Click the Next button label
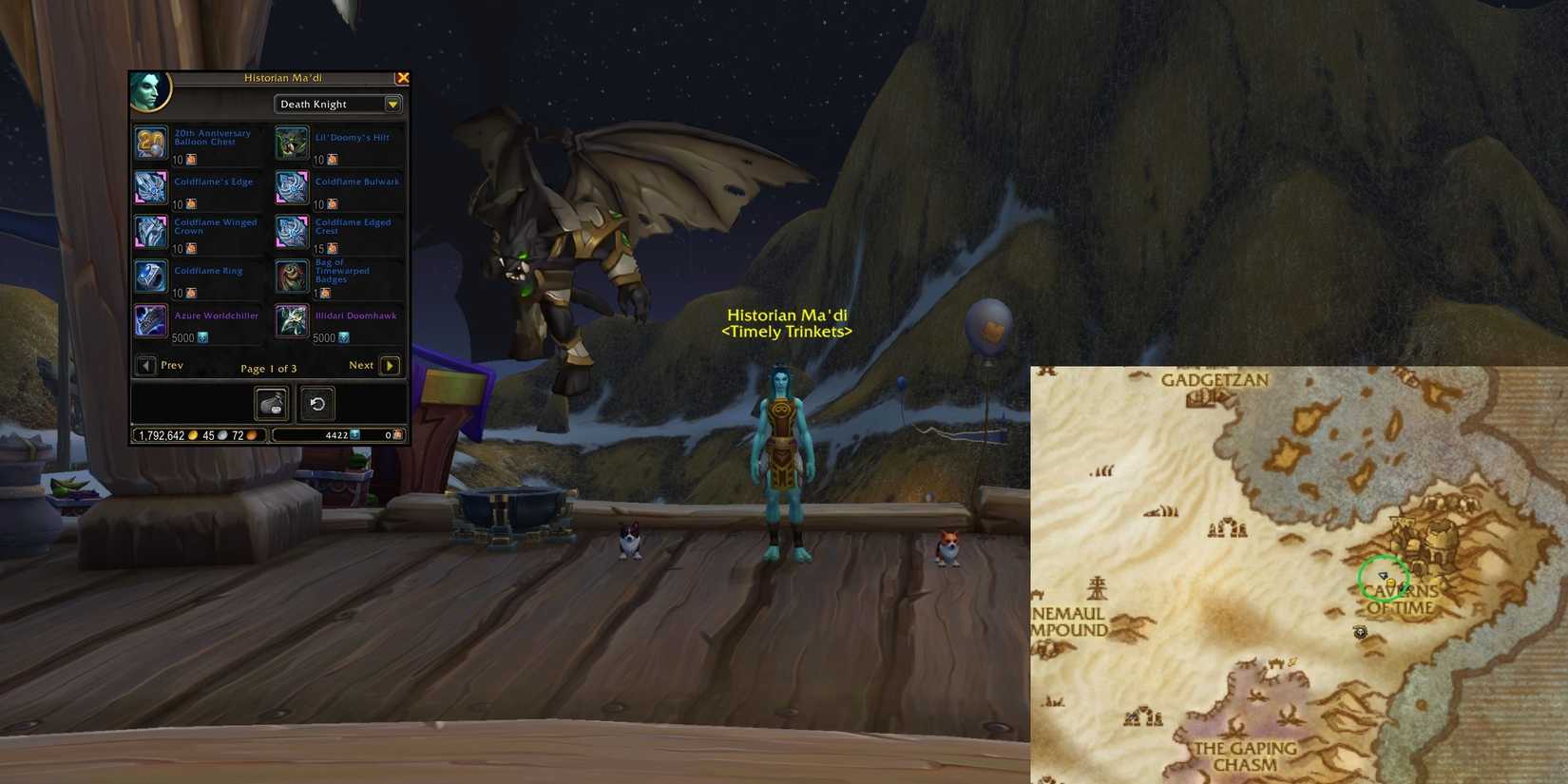 pyautogui.click(x=361, y=365)
